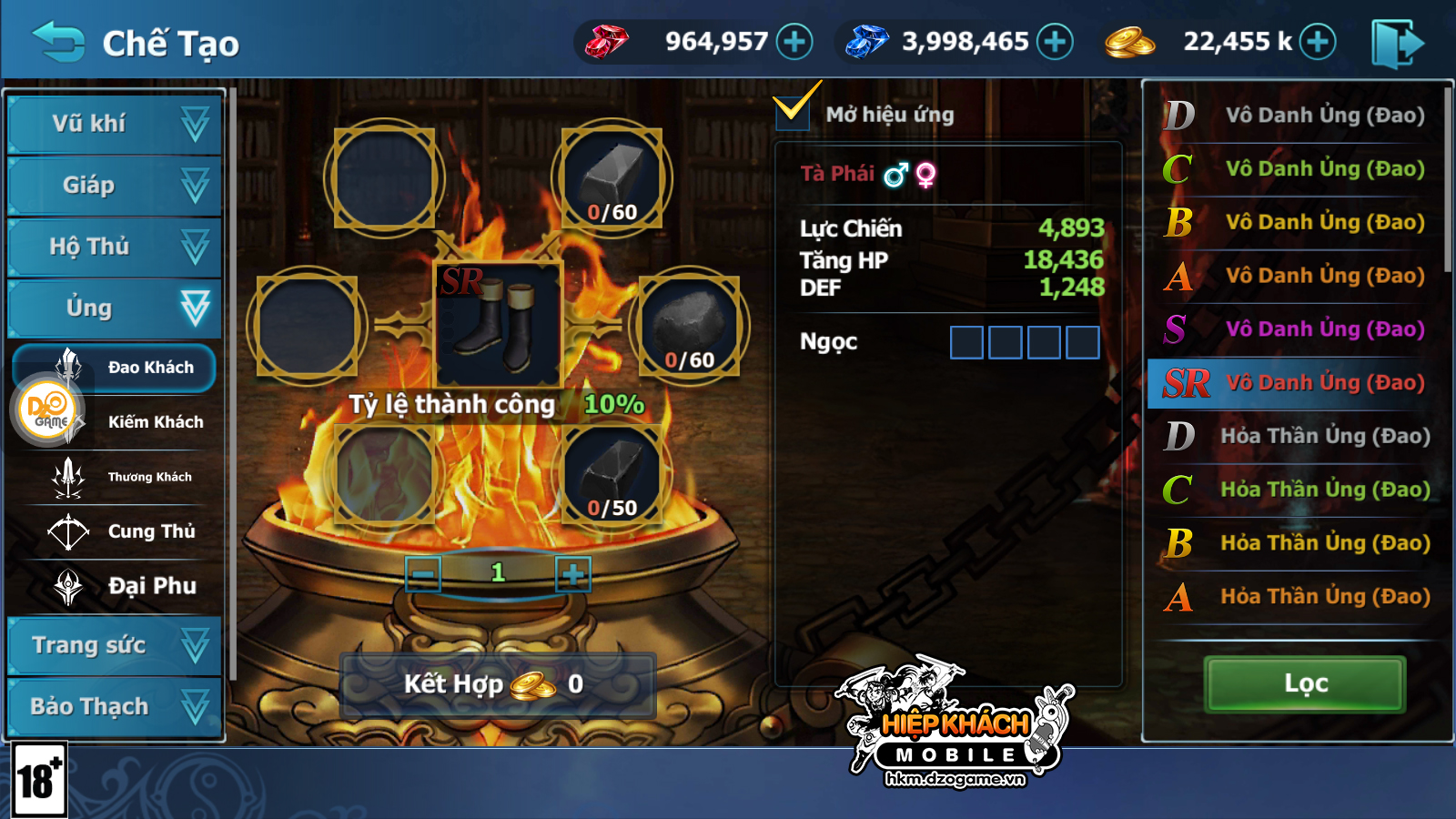
Task: Go back using the blue return arrow
Action: pos(58,42)
